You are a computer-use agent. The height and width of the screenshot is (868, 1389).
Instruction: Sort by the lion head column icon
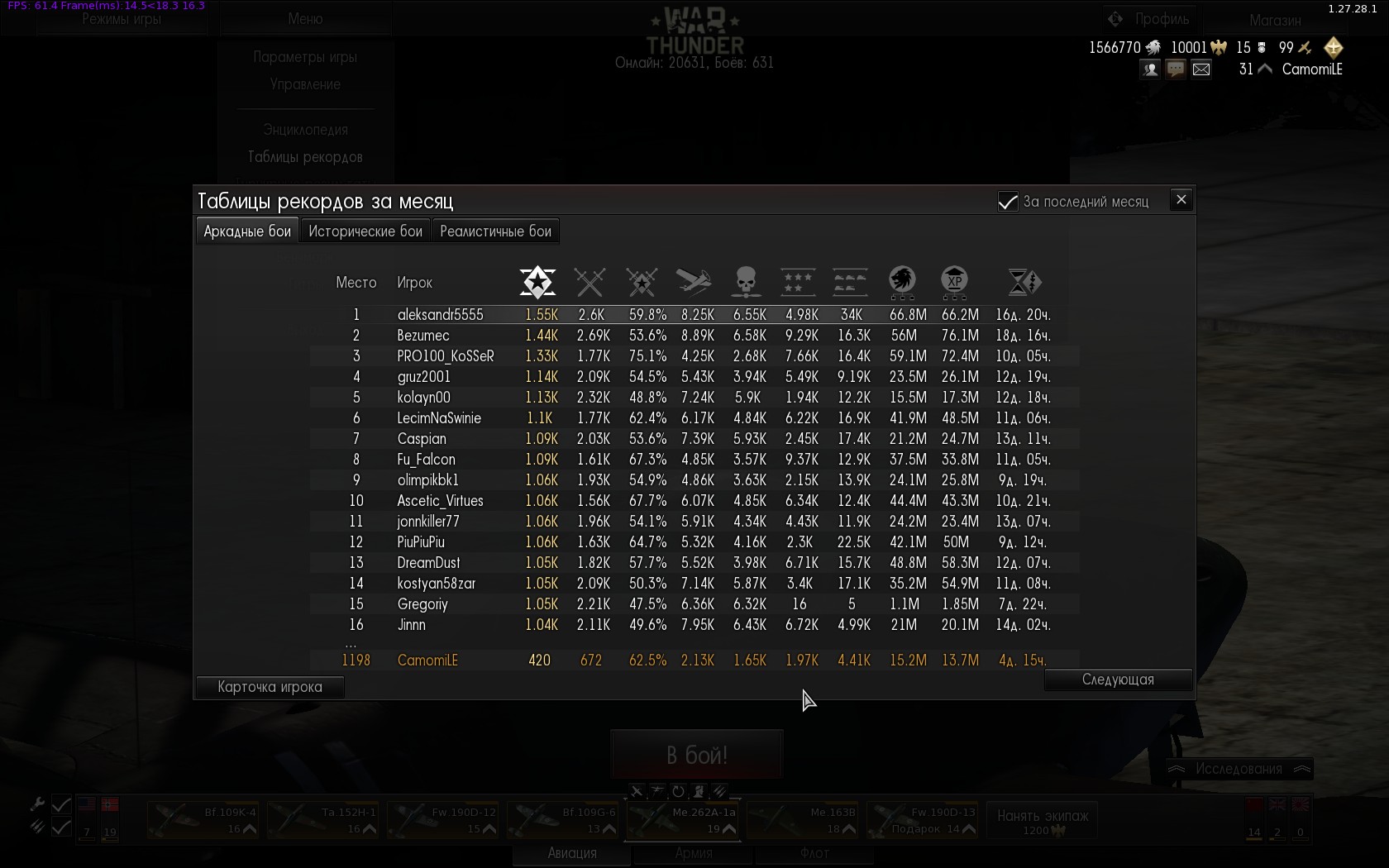pyautogui.click(x=902, y=282)
